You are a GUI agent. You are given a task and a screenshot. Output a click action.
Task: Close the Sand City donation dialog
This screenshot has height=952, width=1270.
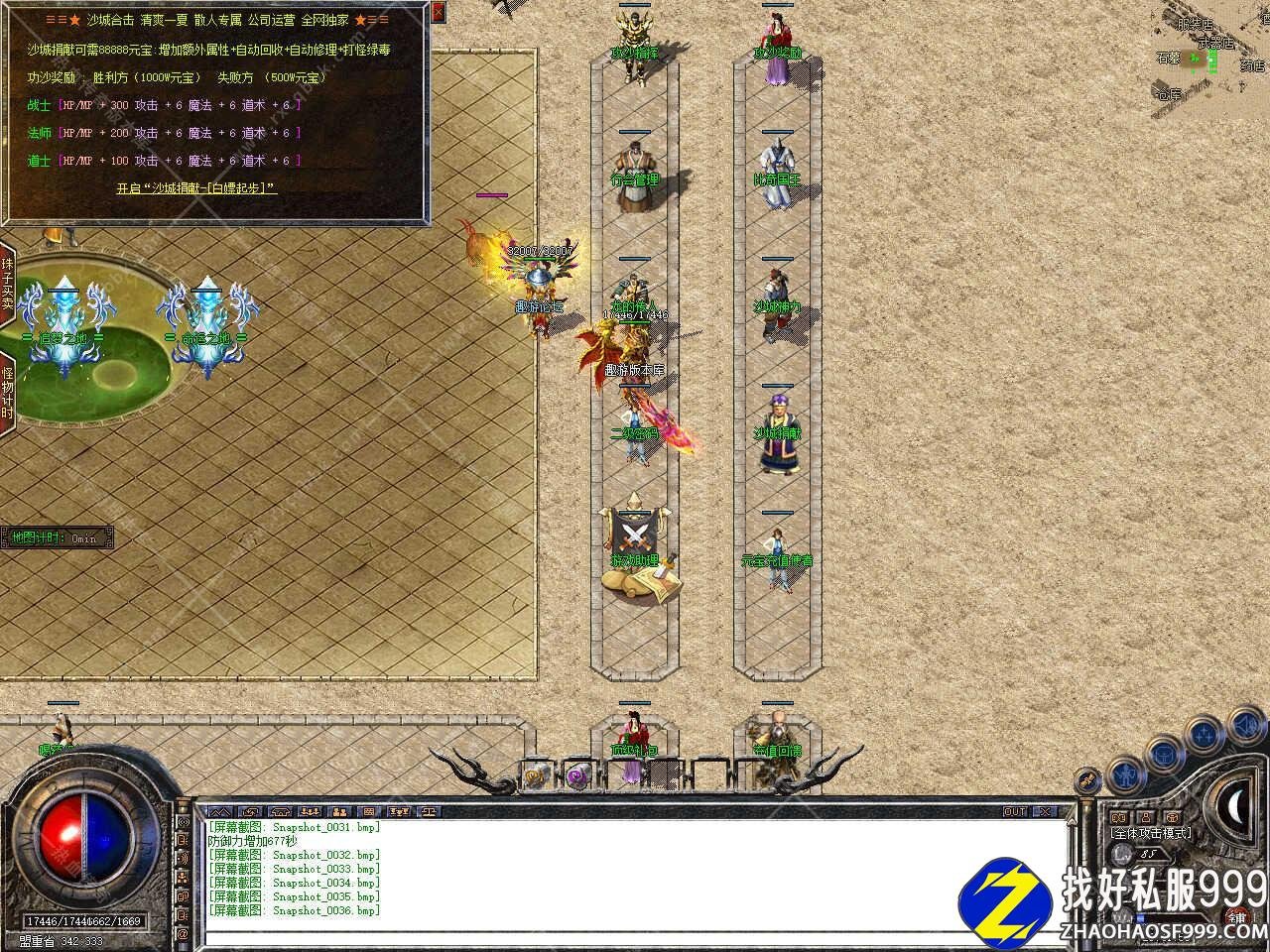click(x=440, y=12)
